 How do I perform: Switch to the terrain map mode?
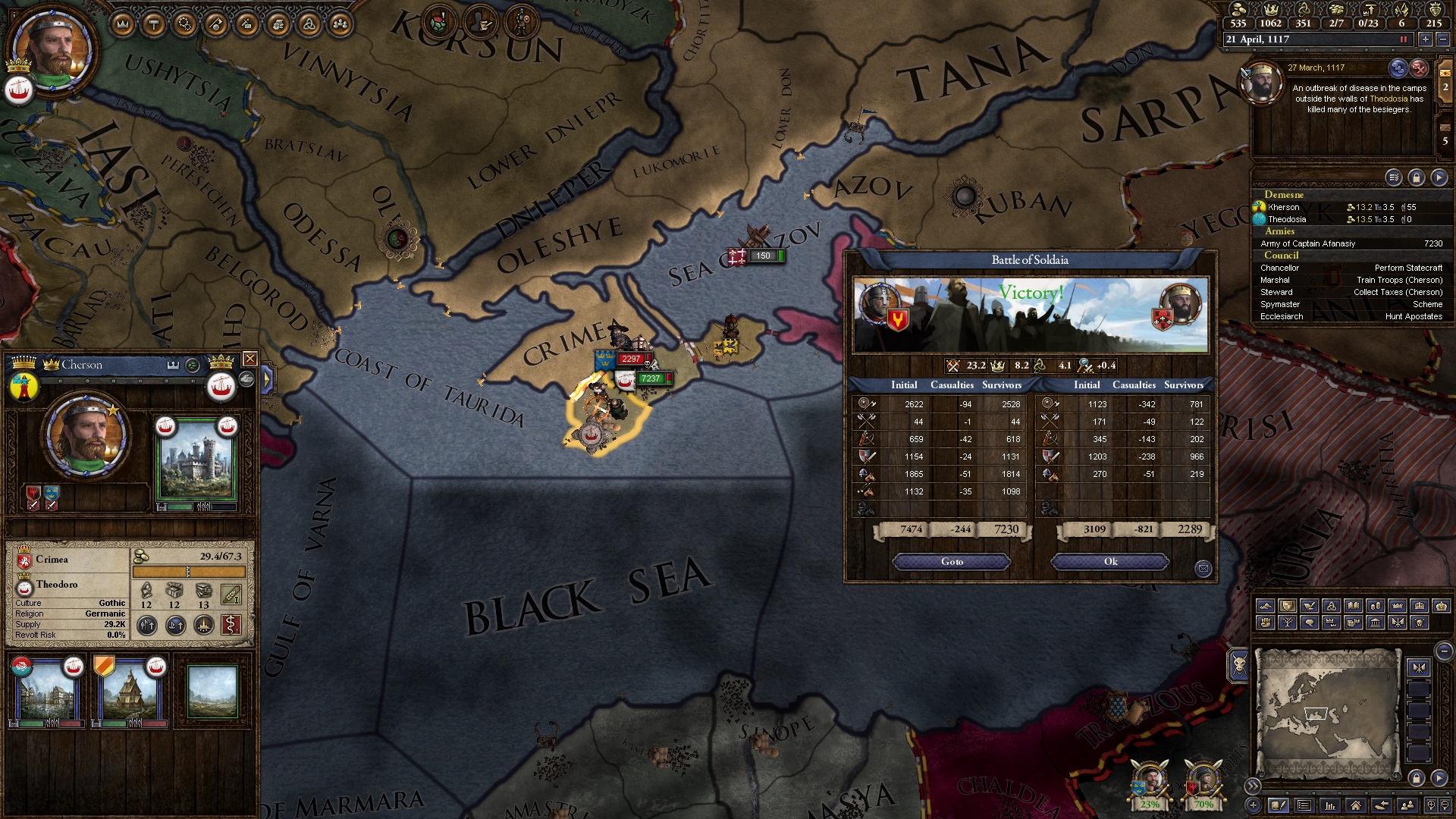[x=1265, y=606]
